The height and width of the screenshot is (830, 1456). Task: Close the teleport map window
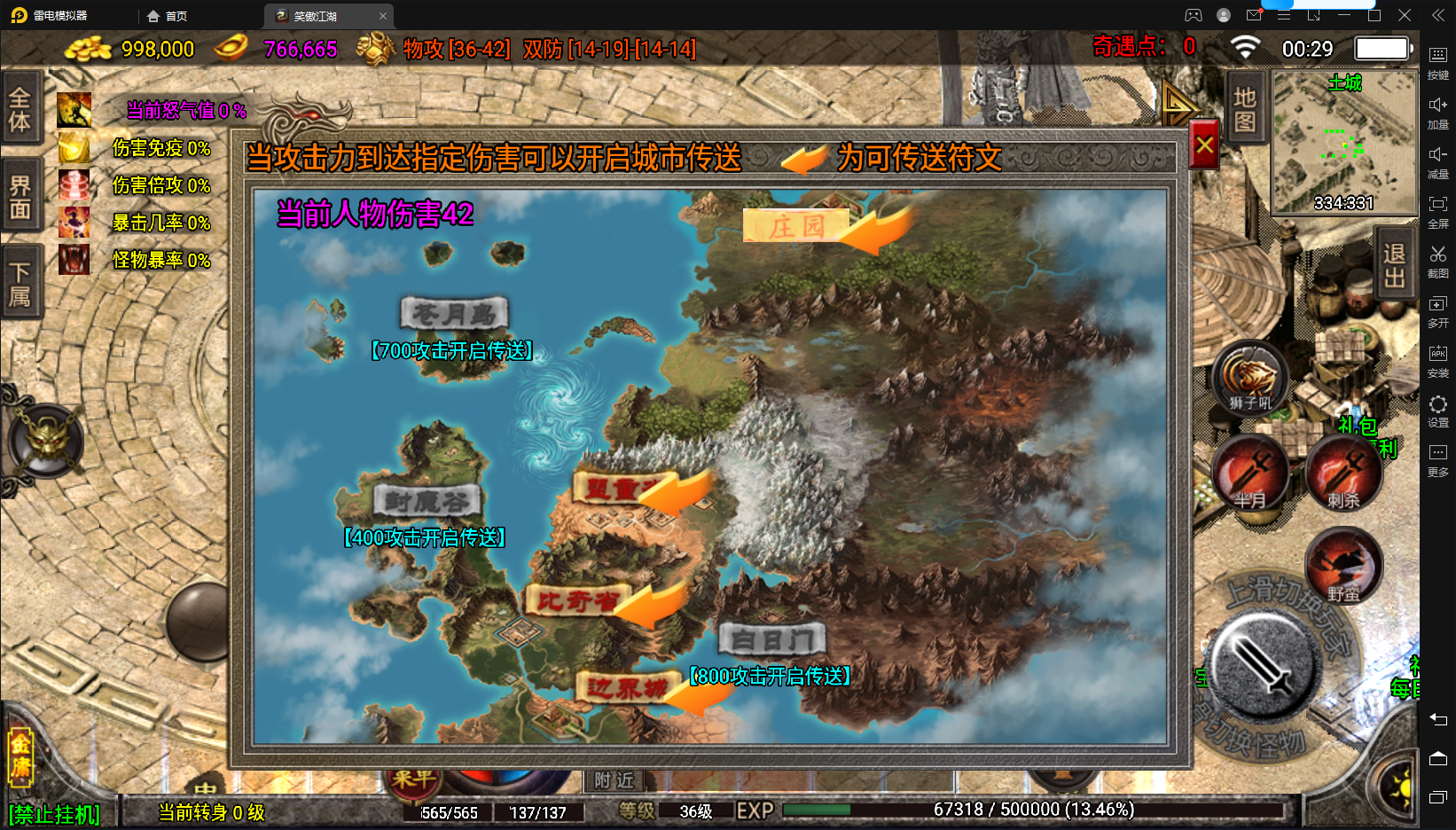coord(1204,145)
